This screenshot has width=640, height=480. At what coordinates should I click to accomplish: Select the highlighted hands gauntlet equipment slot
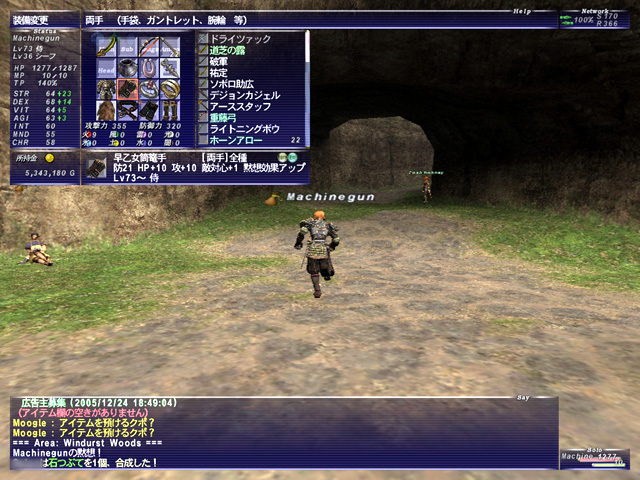[128, 90]
